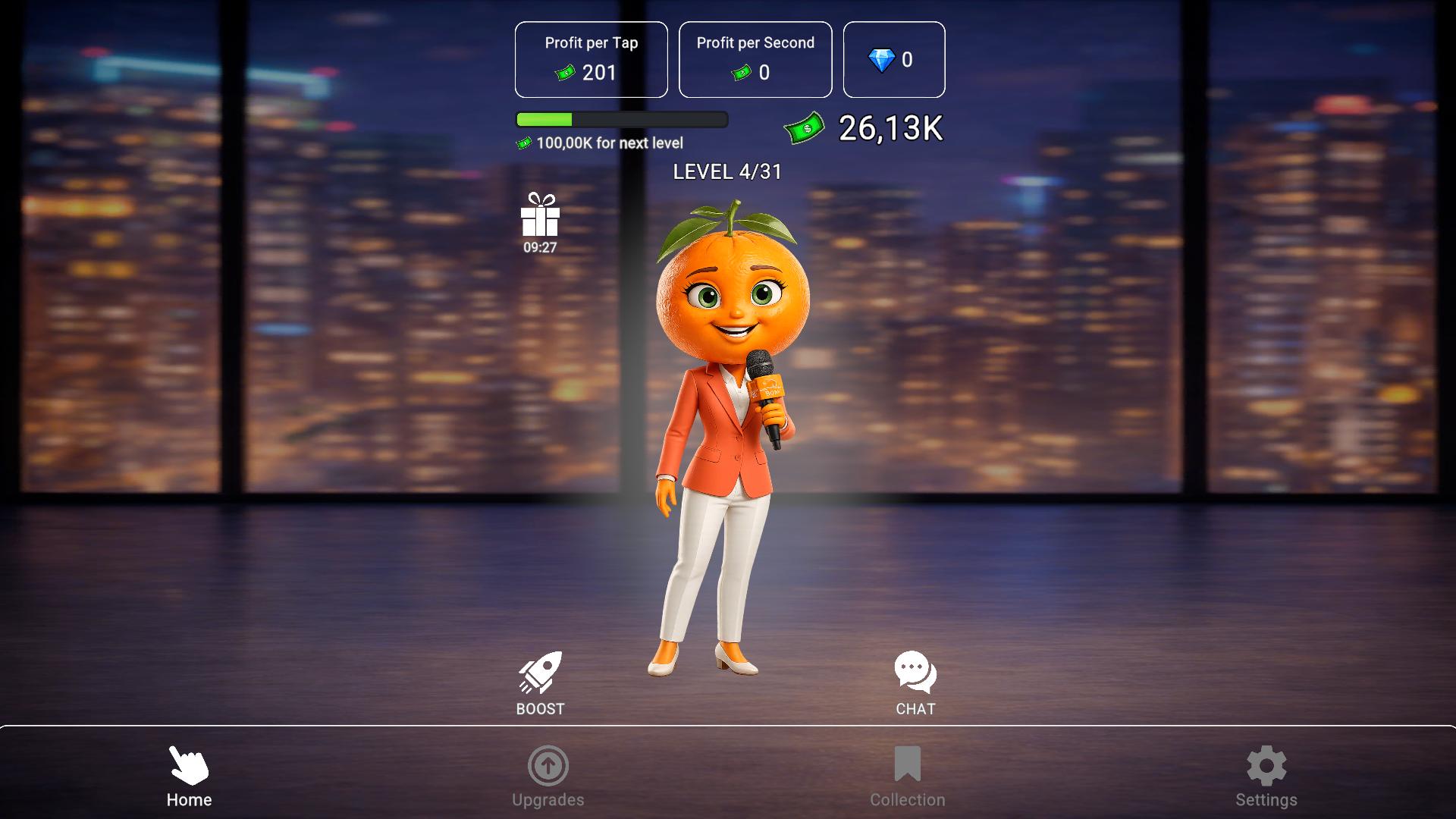The height and width of the screenshot is (819, 1456).
Task: Open the Upgrades arrow icon
Action: [x=548, y=768]
